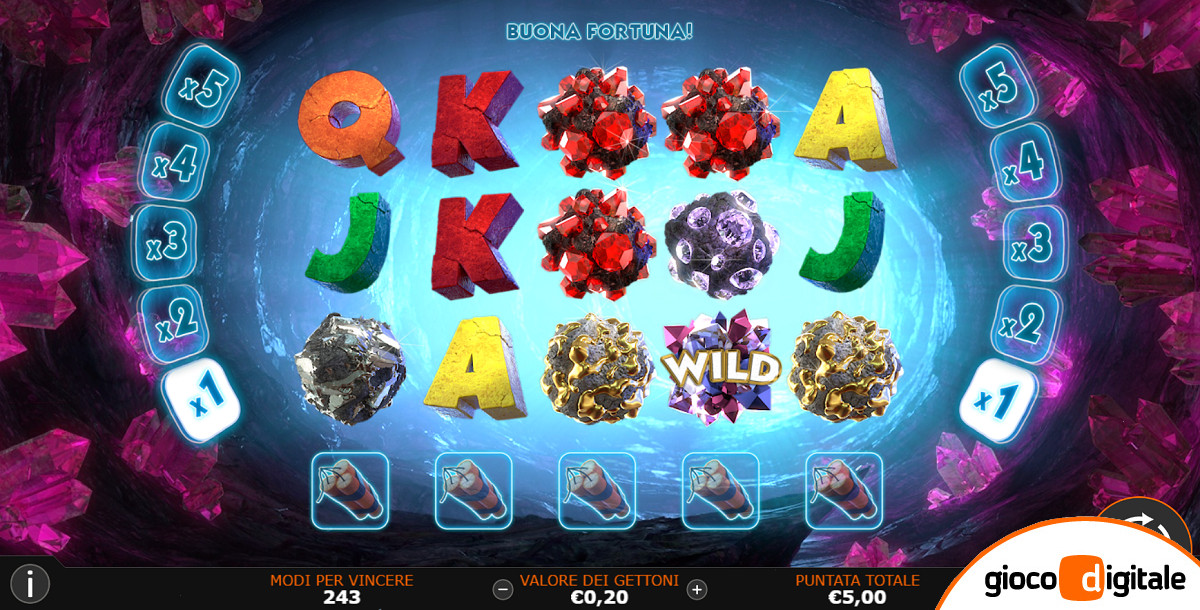Open the game info panel

coord(31,583)
